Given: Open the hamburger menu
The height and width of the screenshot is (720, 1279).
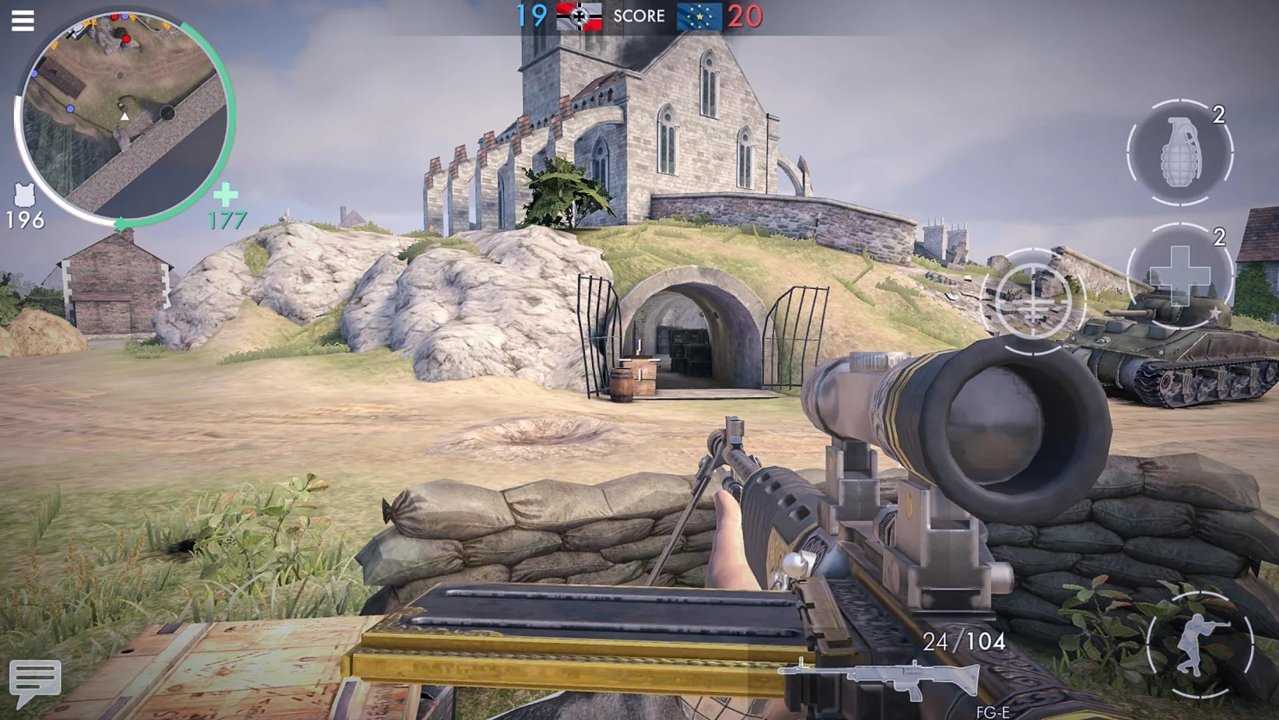Looking at the screenshot, I should coord(22,20).
